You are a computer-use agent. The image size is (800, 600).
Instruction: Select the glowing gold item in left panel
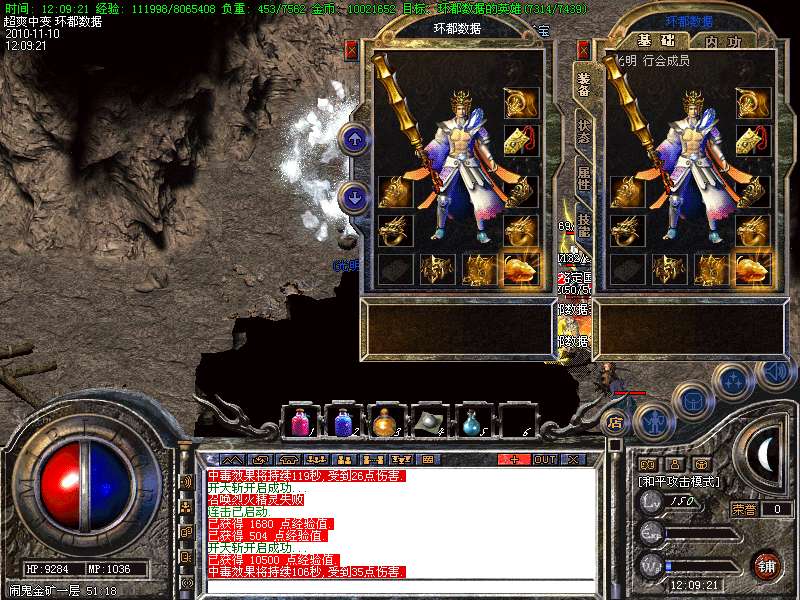click(521, 267)
